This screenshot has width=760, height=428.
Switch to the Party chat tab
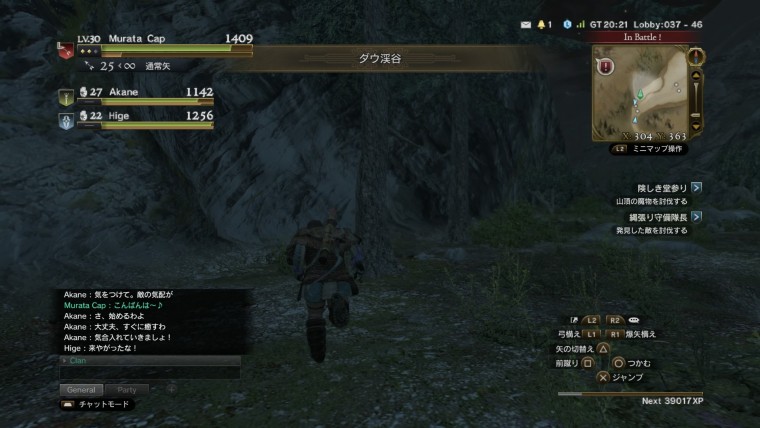click(x=127, y=390)
